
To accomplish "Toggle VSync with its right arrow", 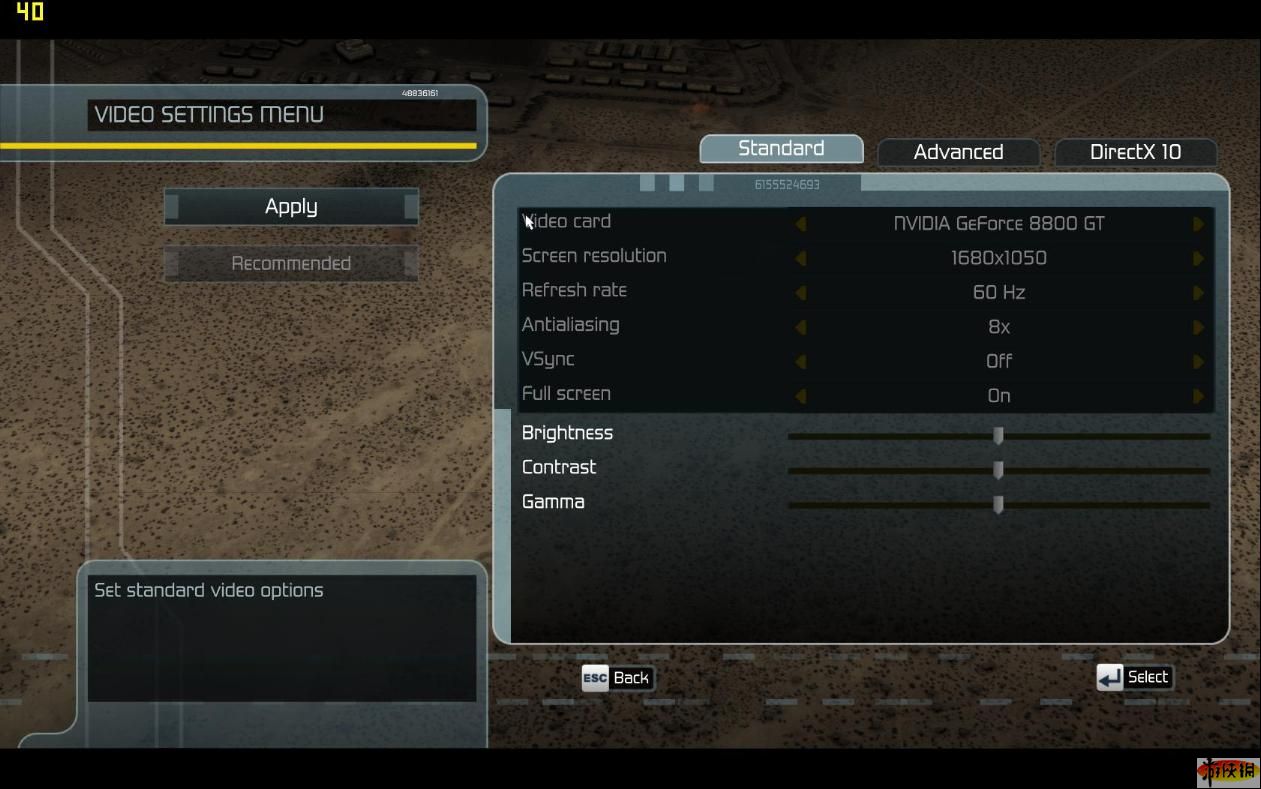I will [1198, 362].
